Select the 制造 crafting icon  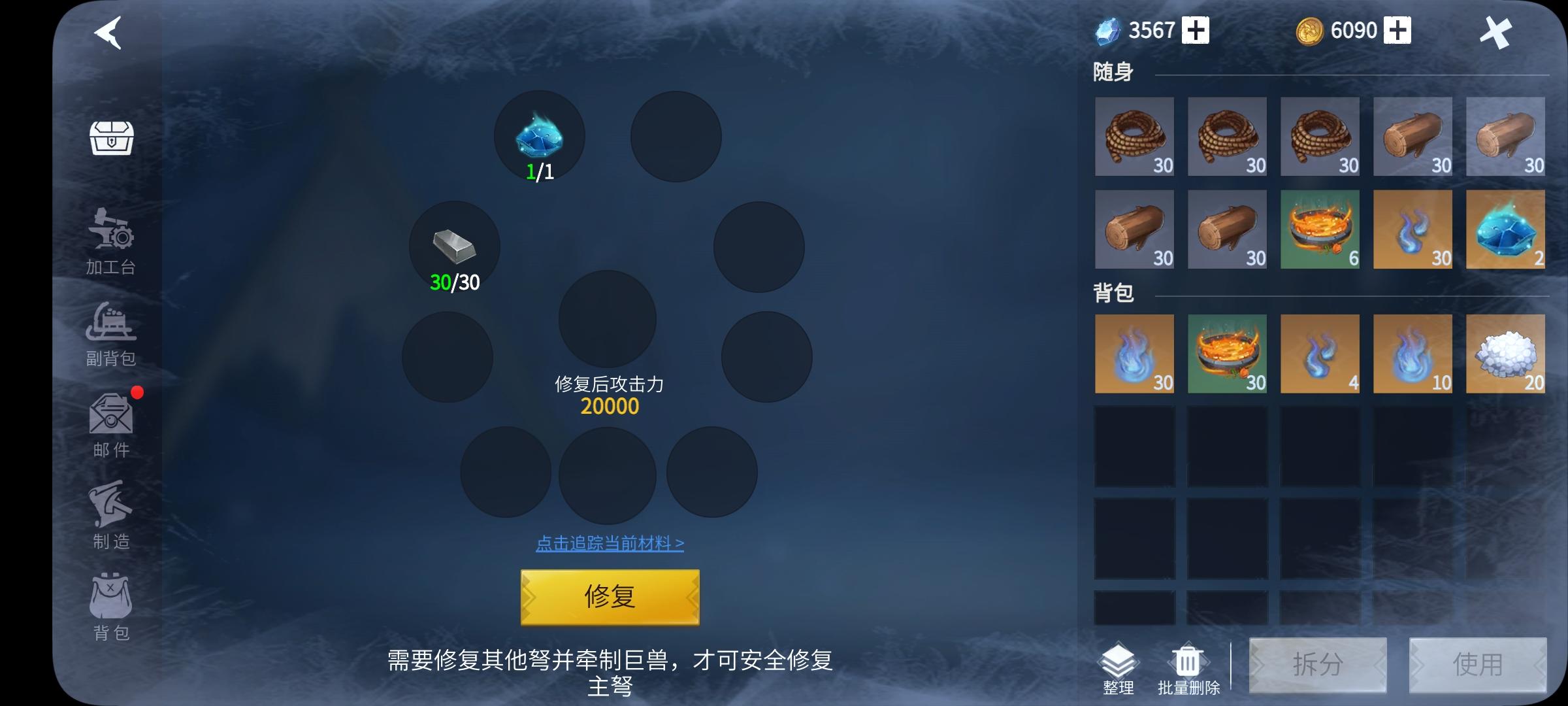(111, 516)
